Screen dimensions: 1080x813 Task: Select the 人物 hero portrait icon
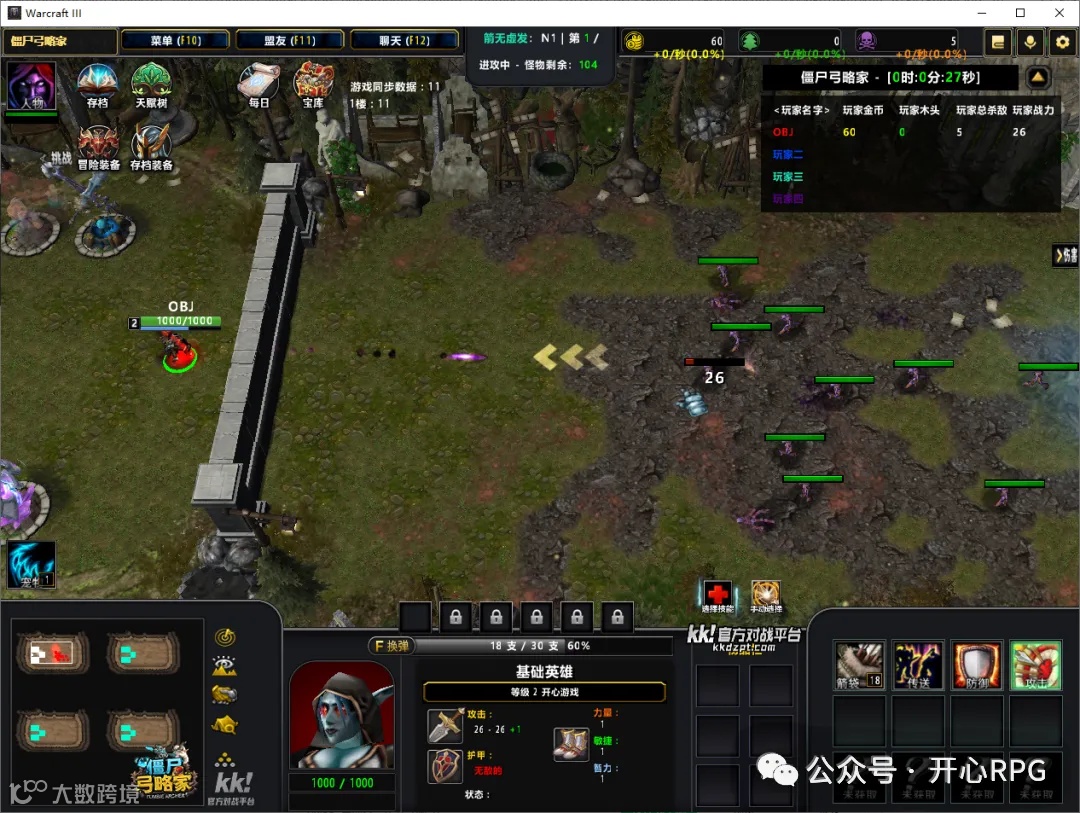click(31, 87)
